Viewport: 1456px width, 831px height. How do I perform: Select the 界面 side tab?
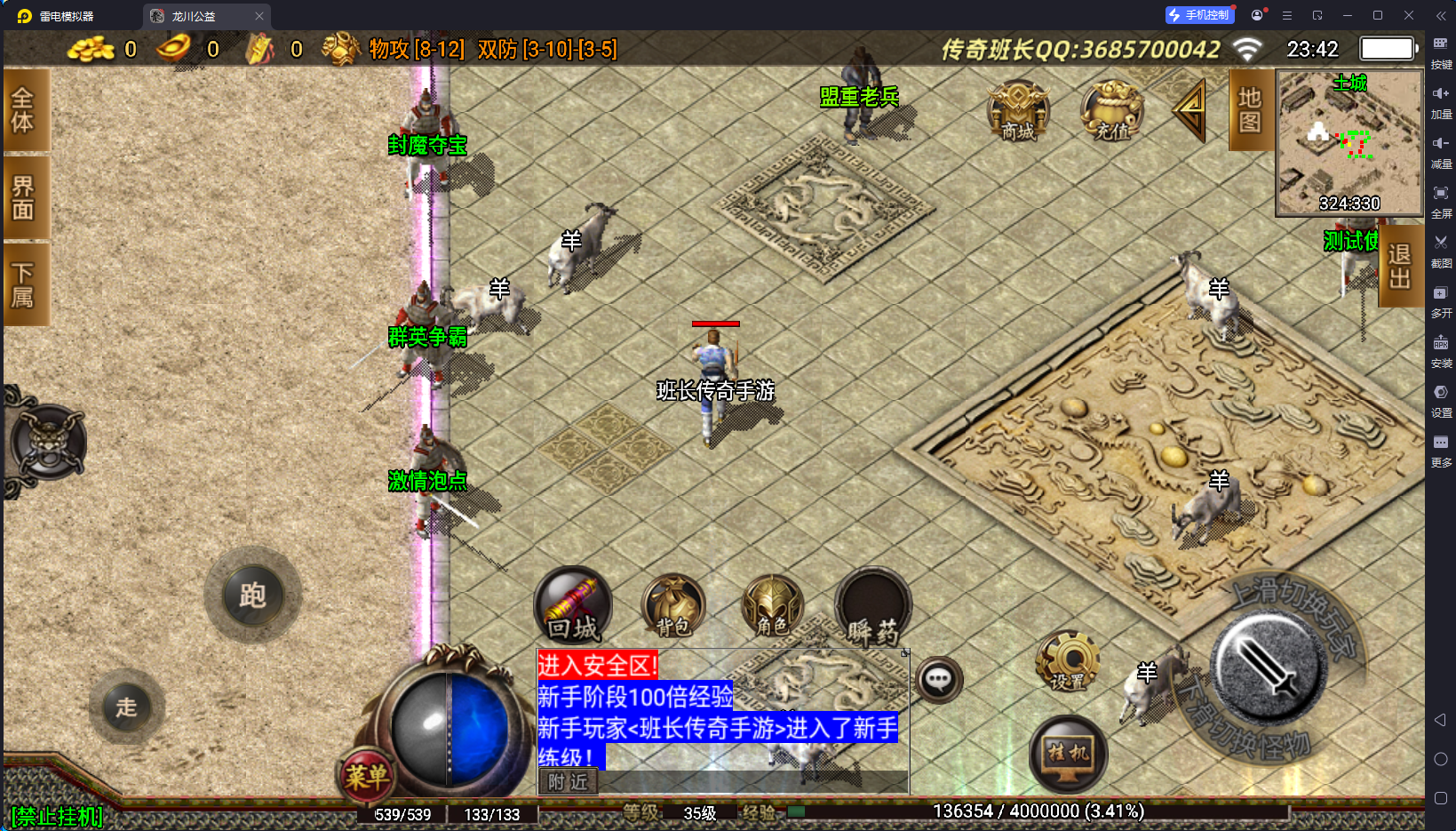click(24, 197)
